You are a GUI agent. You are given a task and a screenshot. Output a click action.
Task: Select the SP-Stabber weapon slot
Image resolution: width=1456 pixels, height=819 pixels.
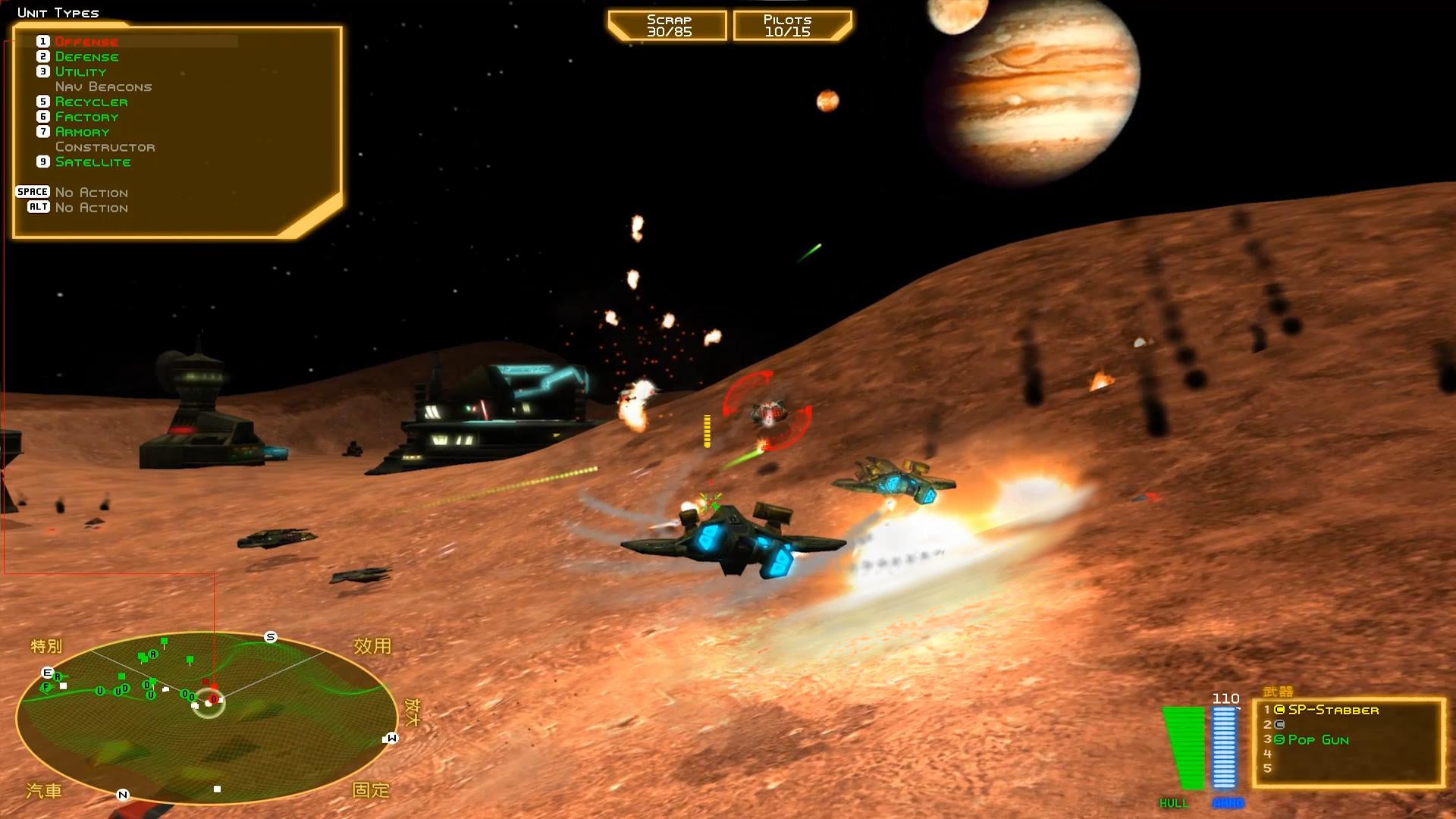click(x=1332, y=710)
